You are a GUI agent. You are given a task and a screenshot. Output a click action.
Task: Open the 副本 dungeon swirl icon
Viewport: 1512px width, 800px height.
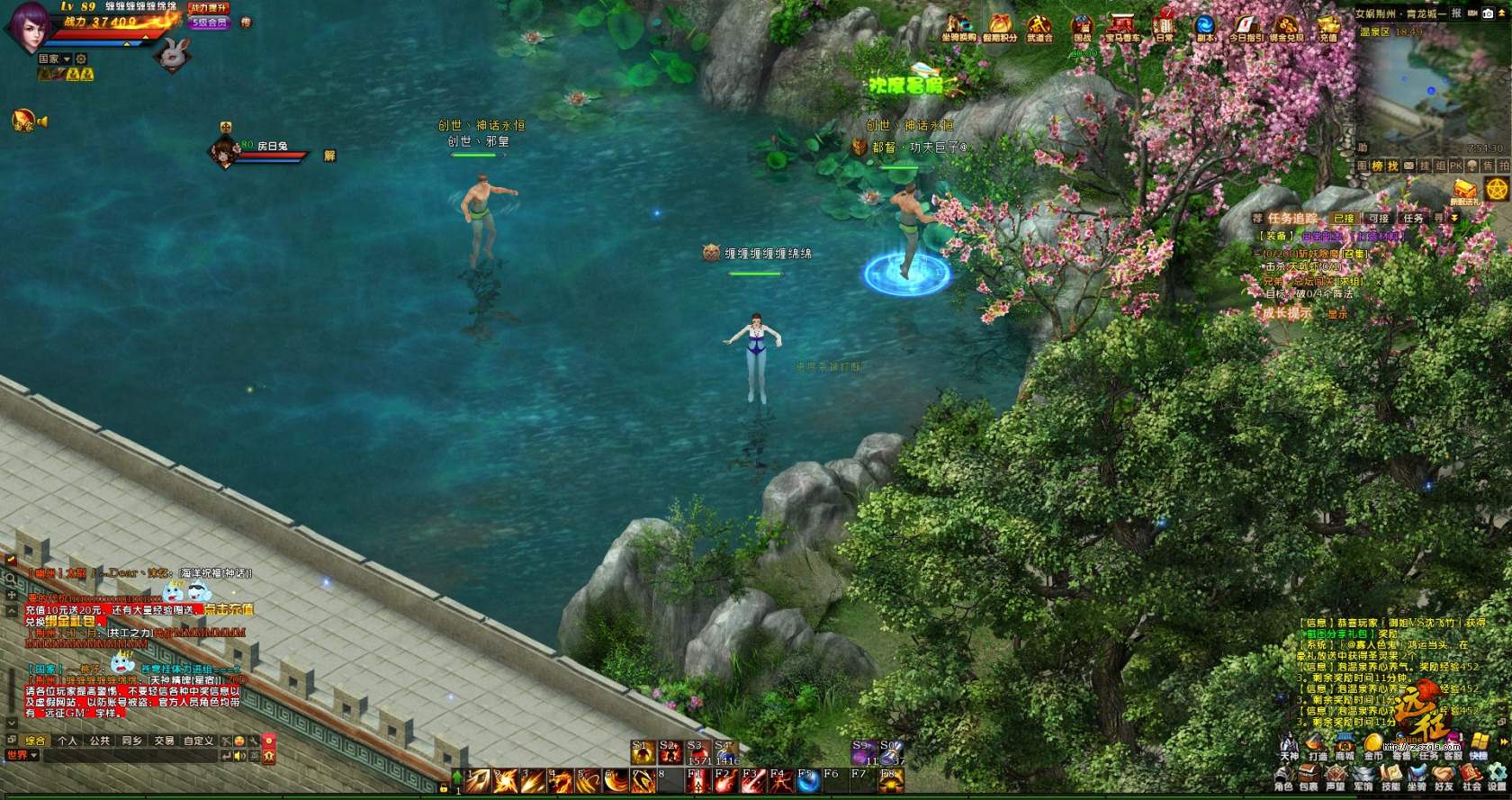click(1205, 25)
